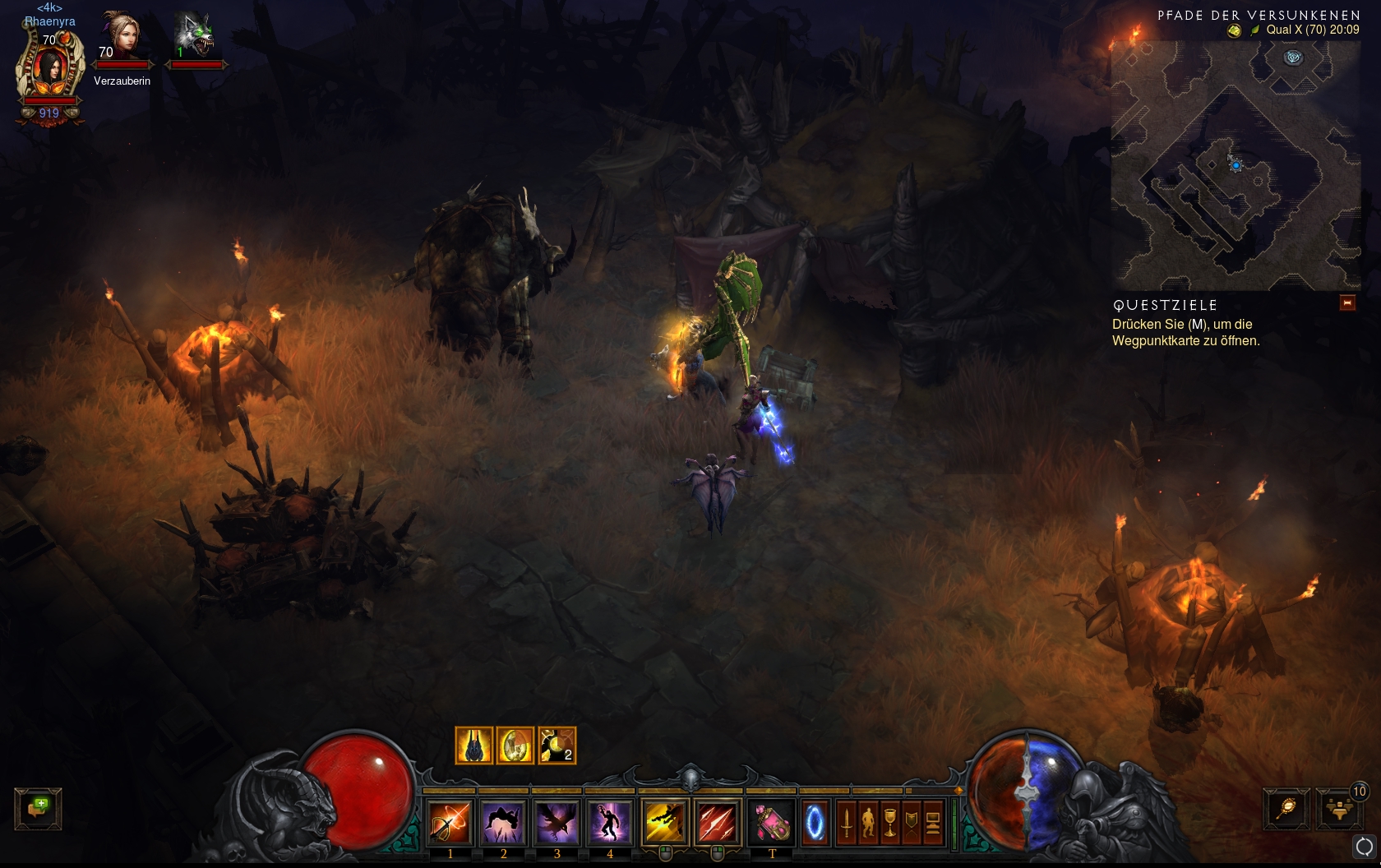Collapse the Questziele objectives panel
The image size is (1381, 868).
pos(1347,303)
